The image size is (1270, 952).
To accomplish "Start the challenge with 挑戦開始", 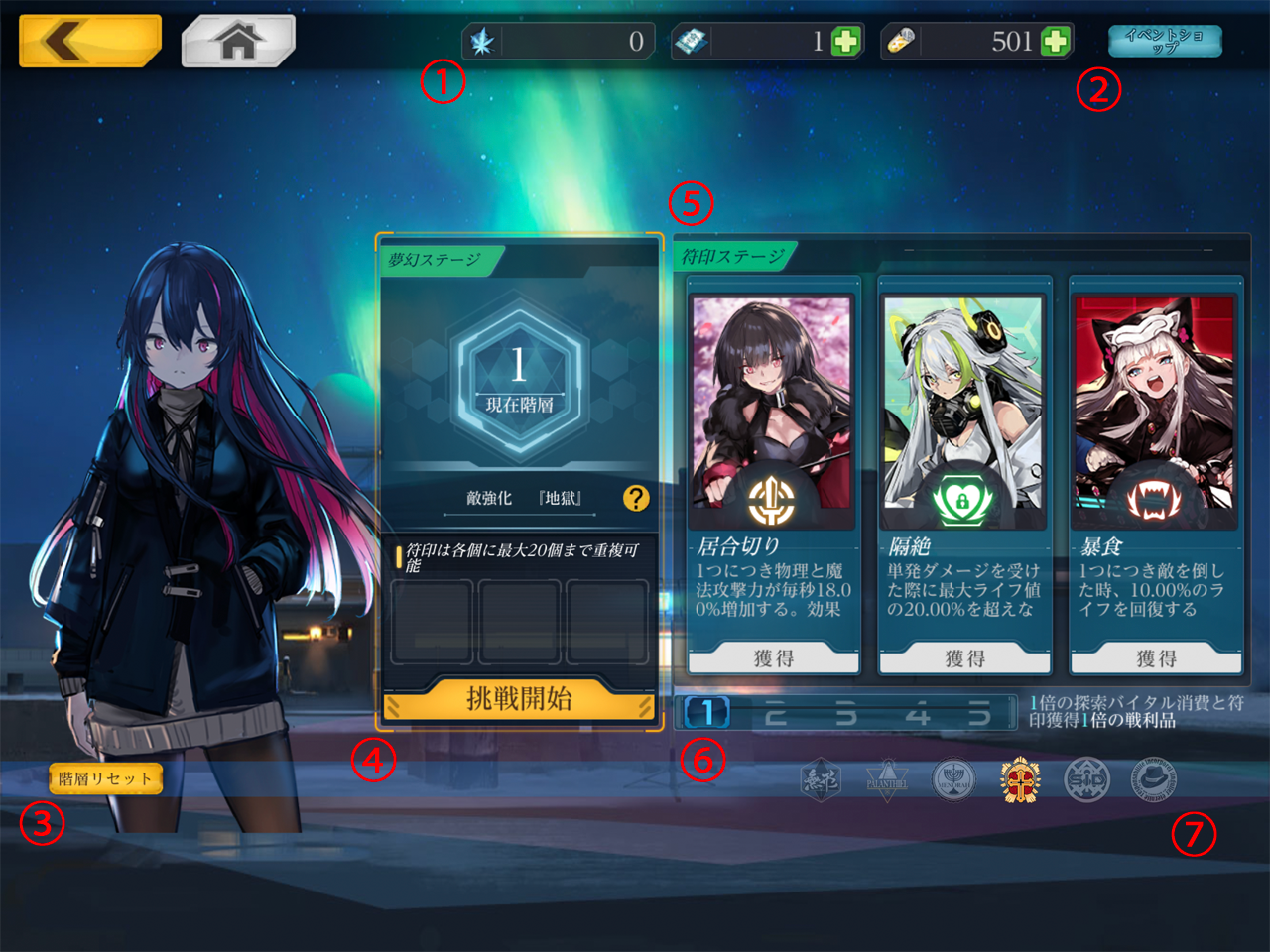I will pos(519,699).
